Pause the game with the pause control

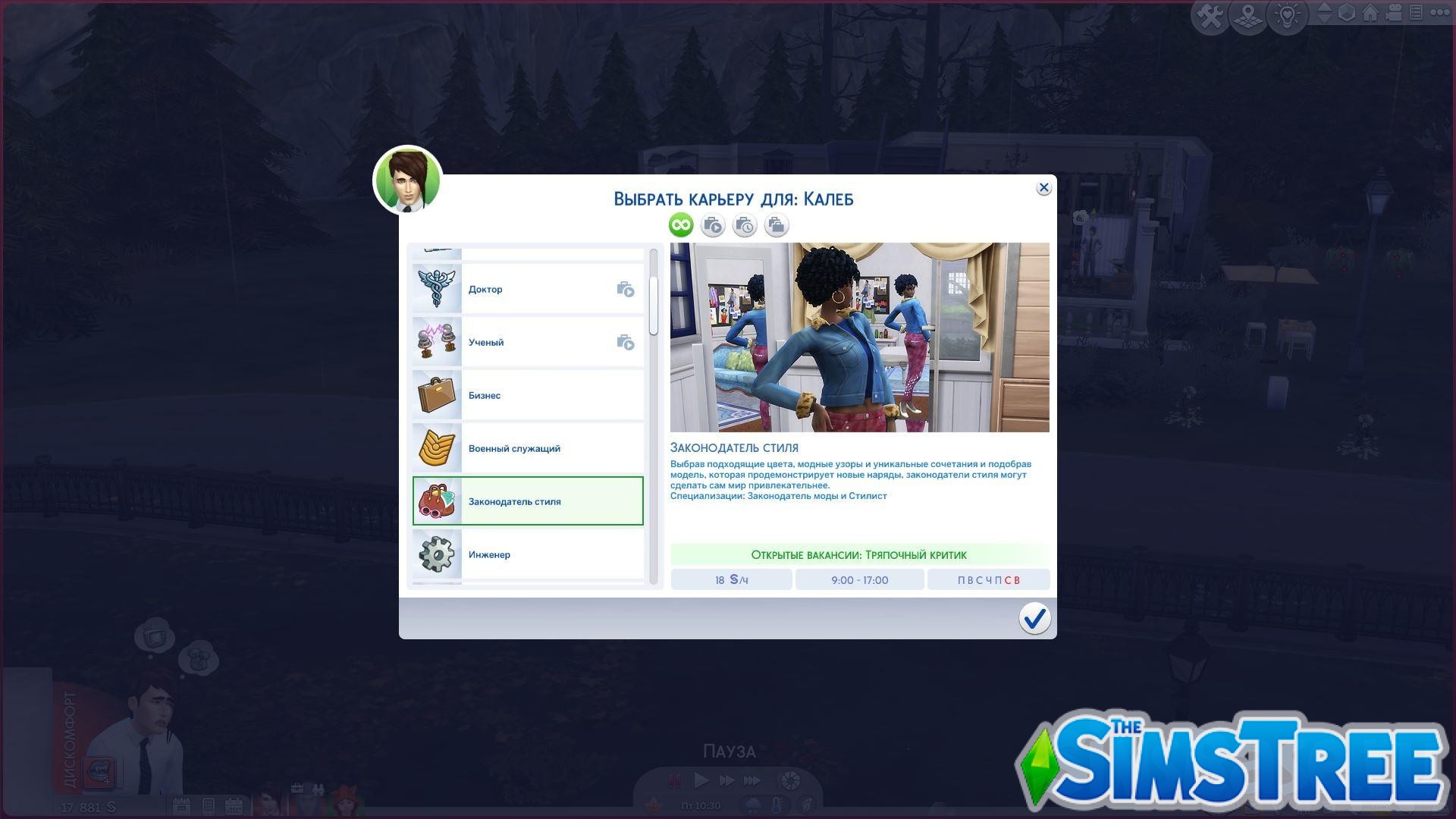[x=674, y=779]
